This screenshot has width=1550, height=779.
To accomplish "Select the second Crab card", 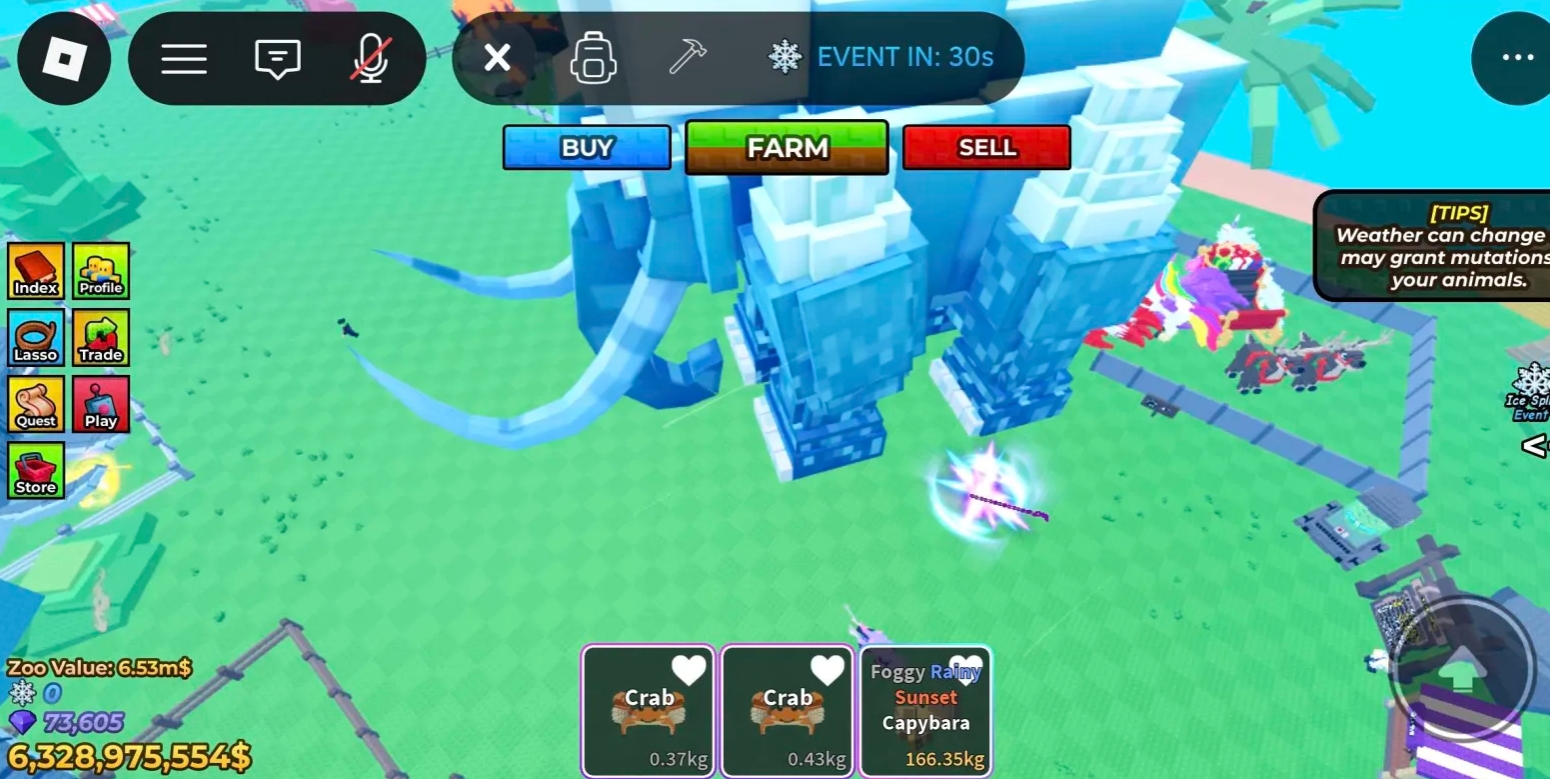I will [x=786, y=710].
